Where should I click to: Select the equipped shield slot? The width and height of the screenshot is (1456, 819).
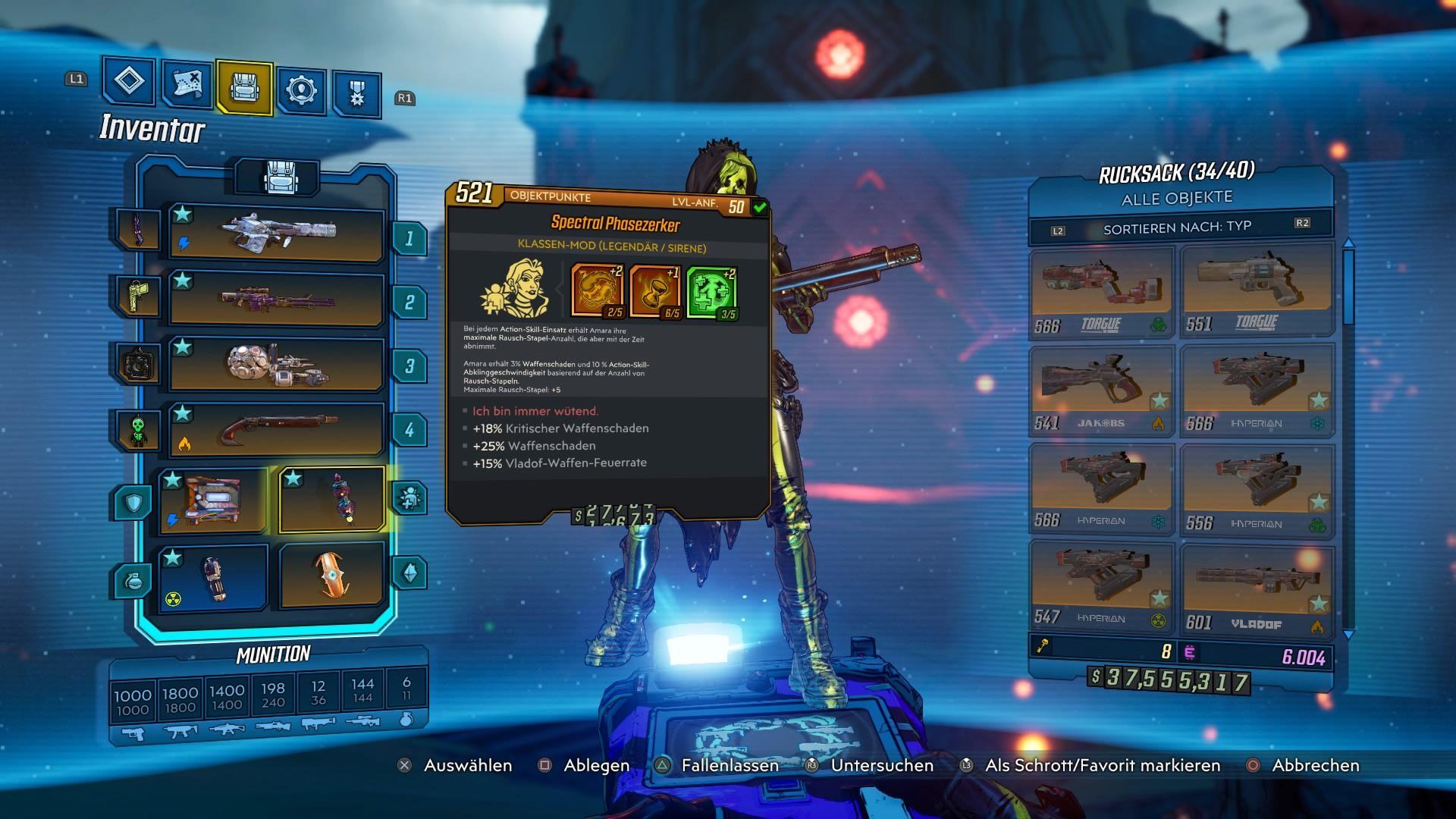(213, 500)
